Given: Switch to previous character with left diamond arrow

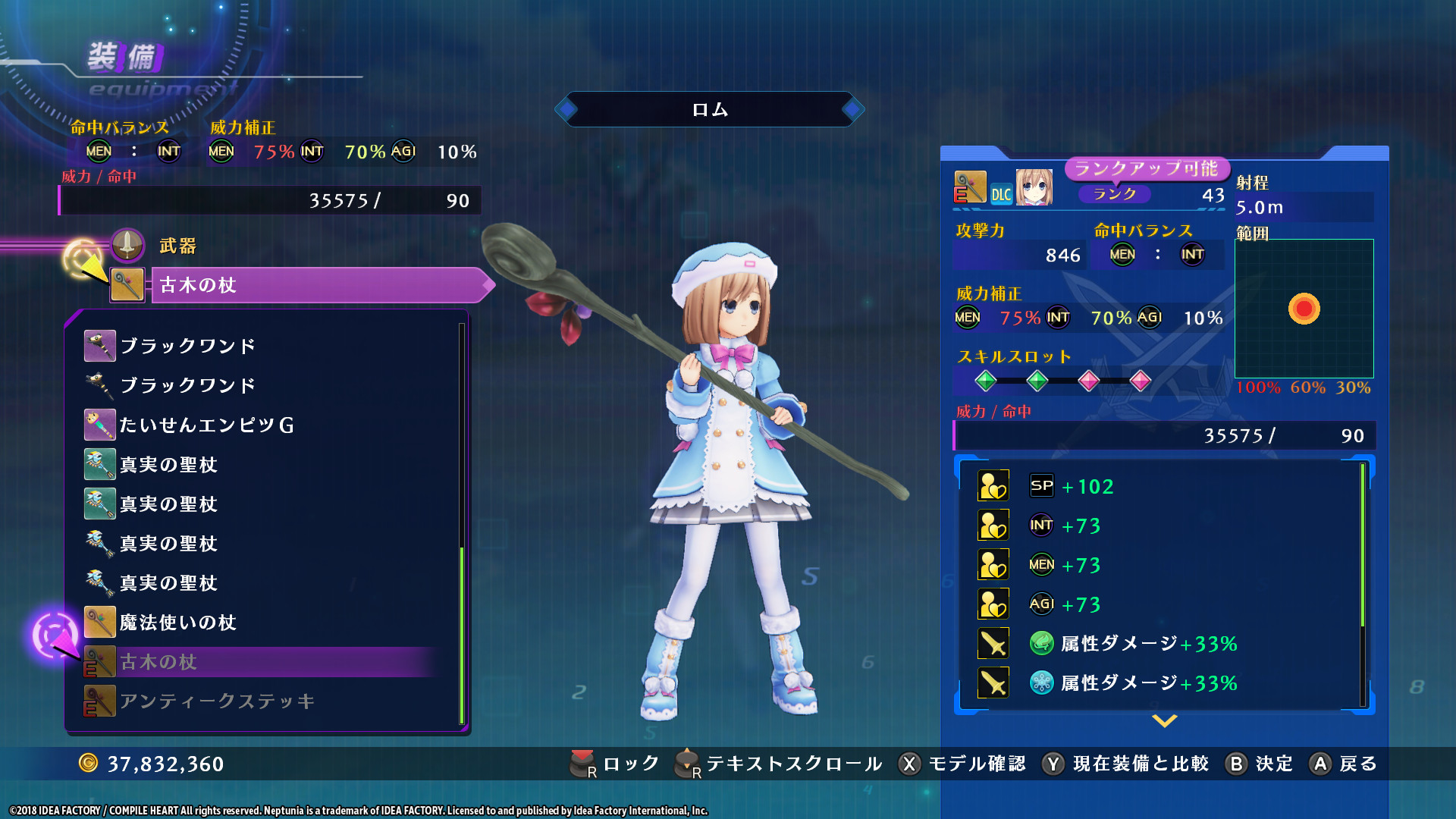Looking at the screenshot, I should pyautogui.click(x=566, y=109).
